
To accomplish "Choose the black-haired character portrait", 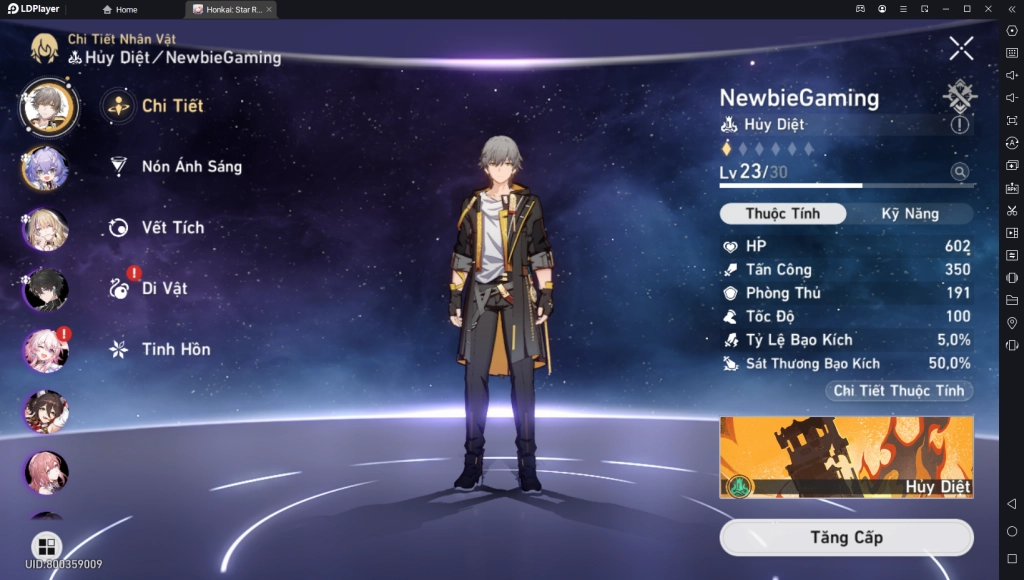I will 46,290.
